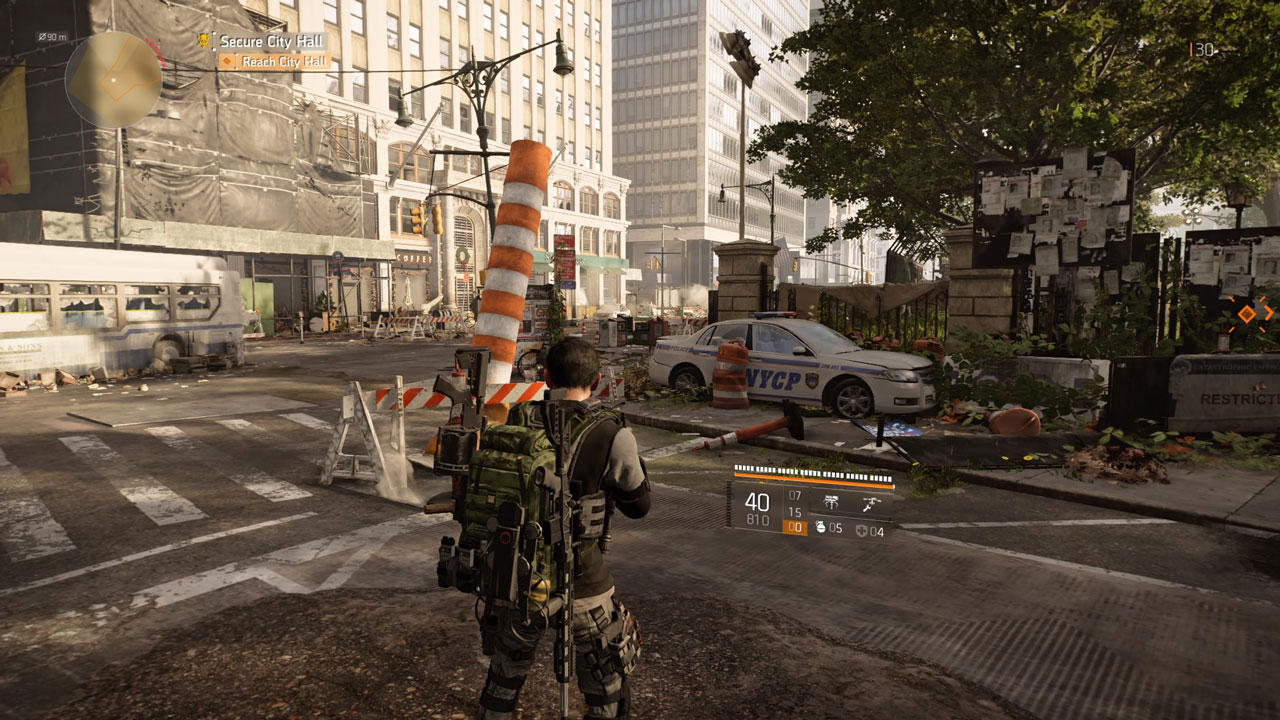Use the armor kit shield icon
Image resolution: width=1280 pixels, height=720 pixels.
point(862,531)
